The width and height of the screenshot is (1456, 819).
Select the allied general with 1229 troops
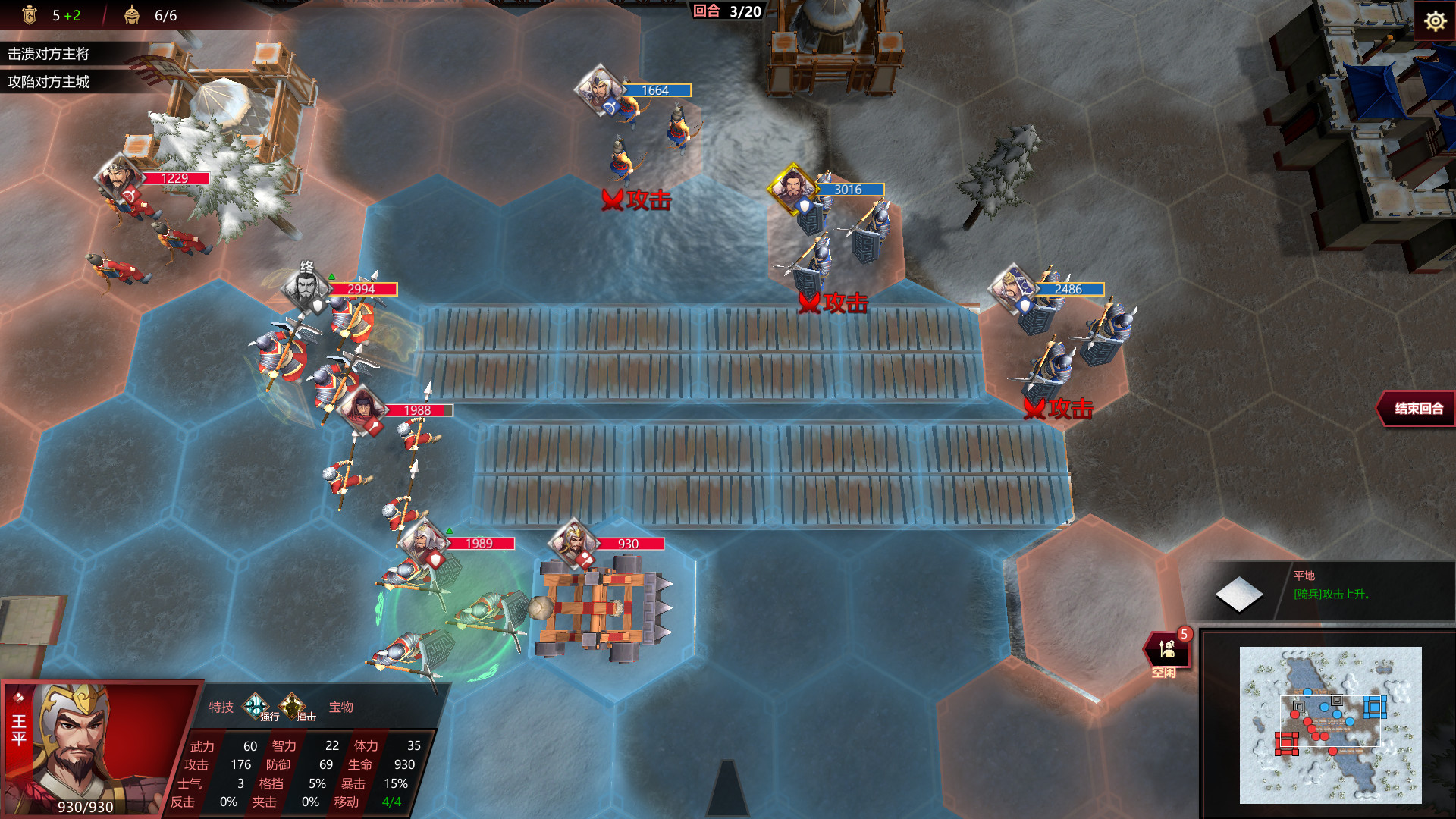118,177
